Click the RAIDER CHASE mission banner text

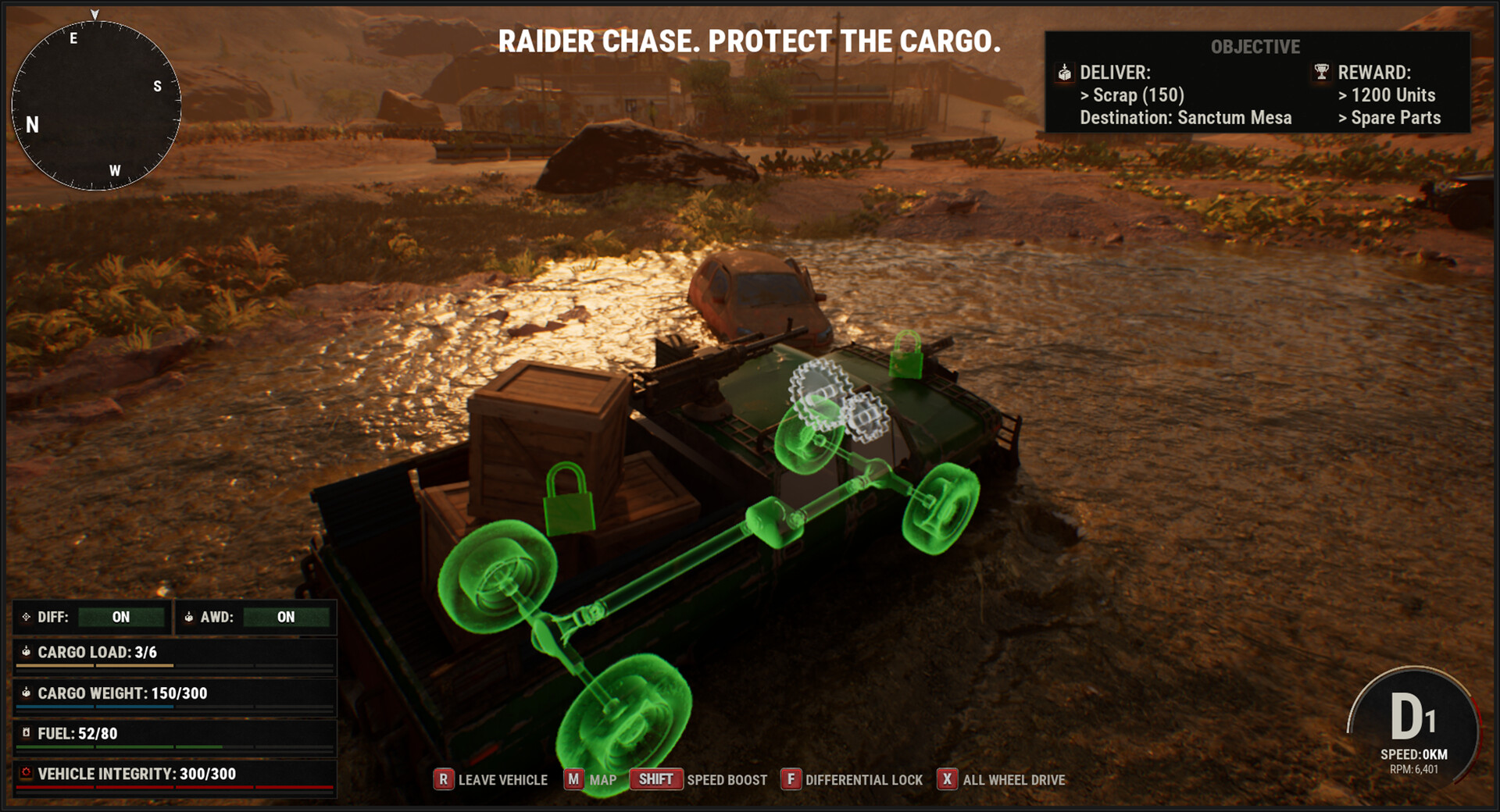pos(751,42)
